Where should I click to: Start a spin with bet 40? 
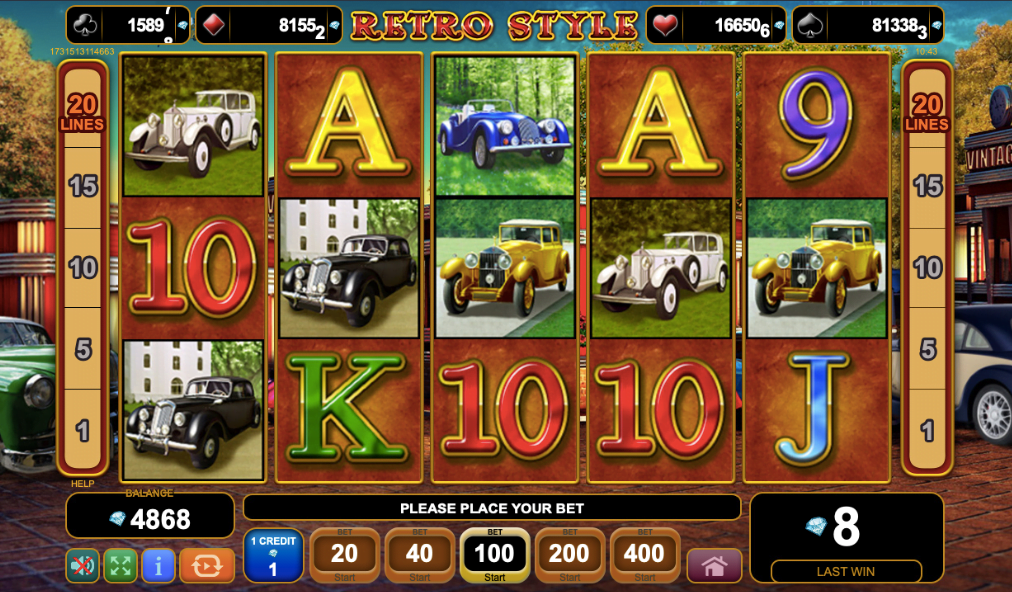pos(419,555)
